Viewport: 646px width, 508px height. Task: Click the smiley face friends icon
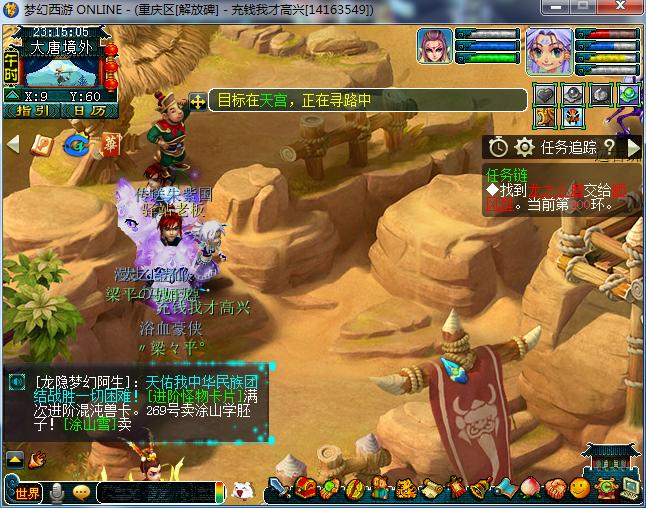tap(579, 489)
